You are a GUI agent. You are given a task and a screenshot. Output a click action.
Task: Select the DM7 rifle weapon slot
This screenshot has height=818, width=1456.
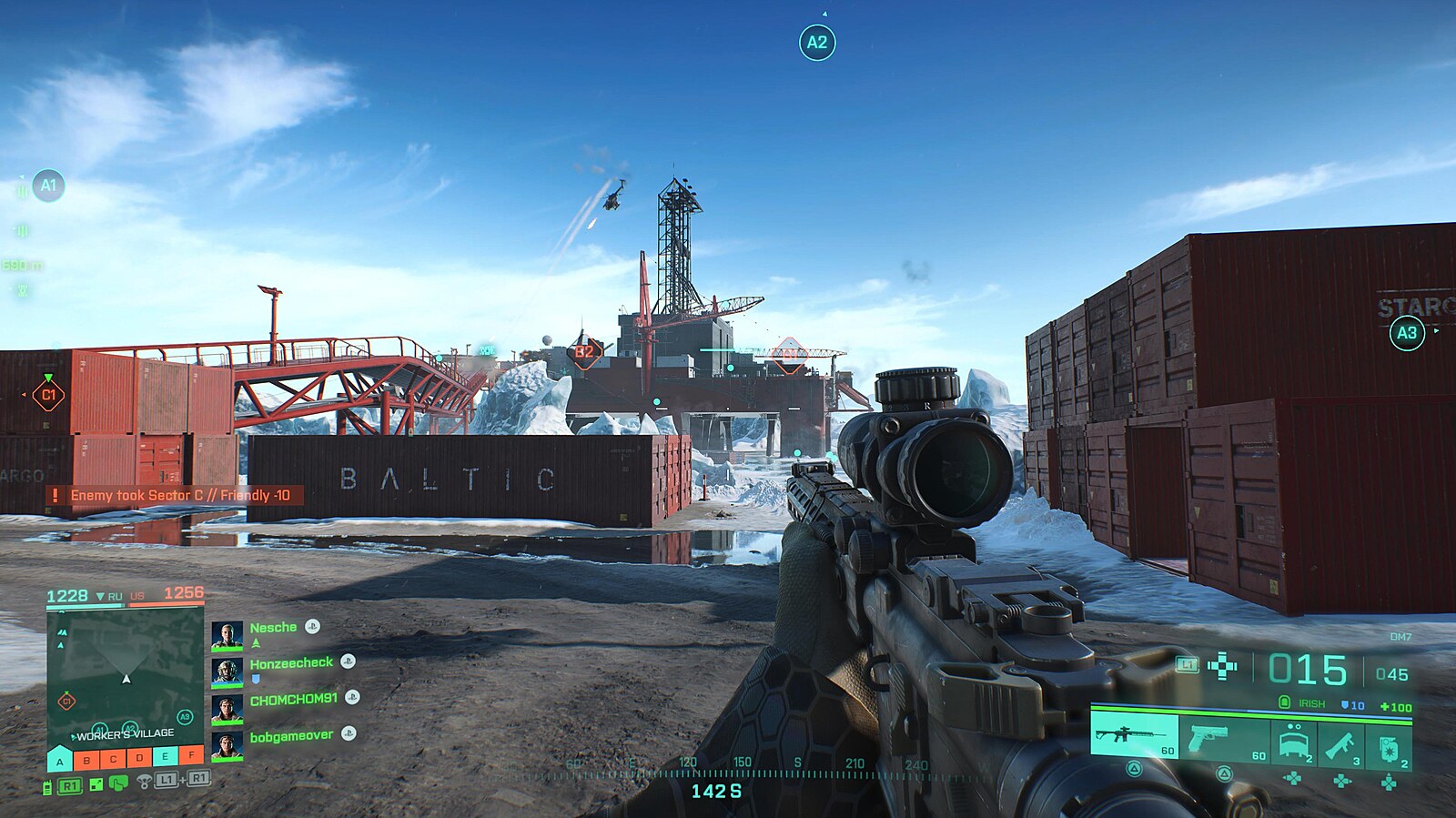click(x=1134, y=736)
